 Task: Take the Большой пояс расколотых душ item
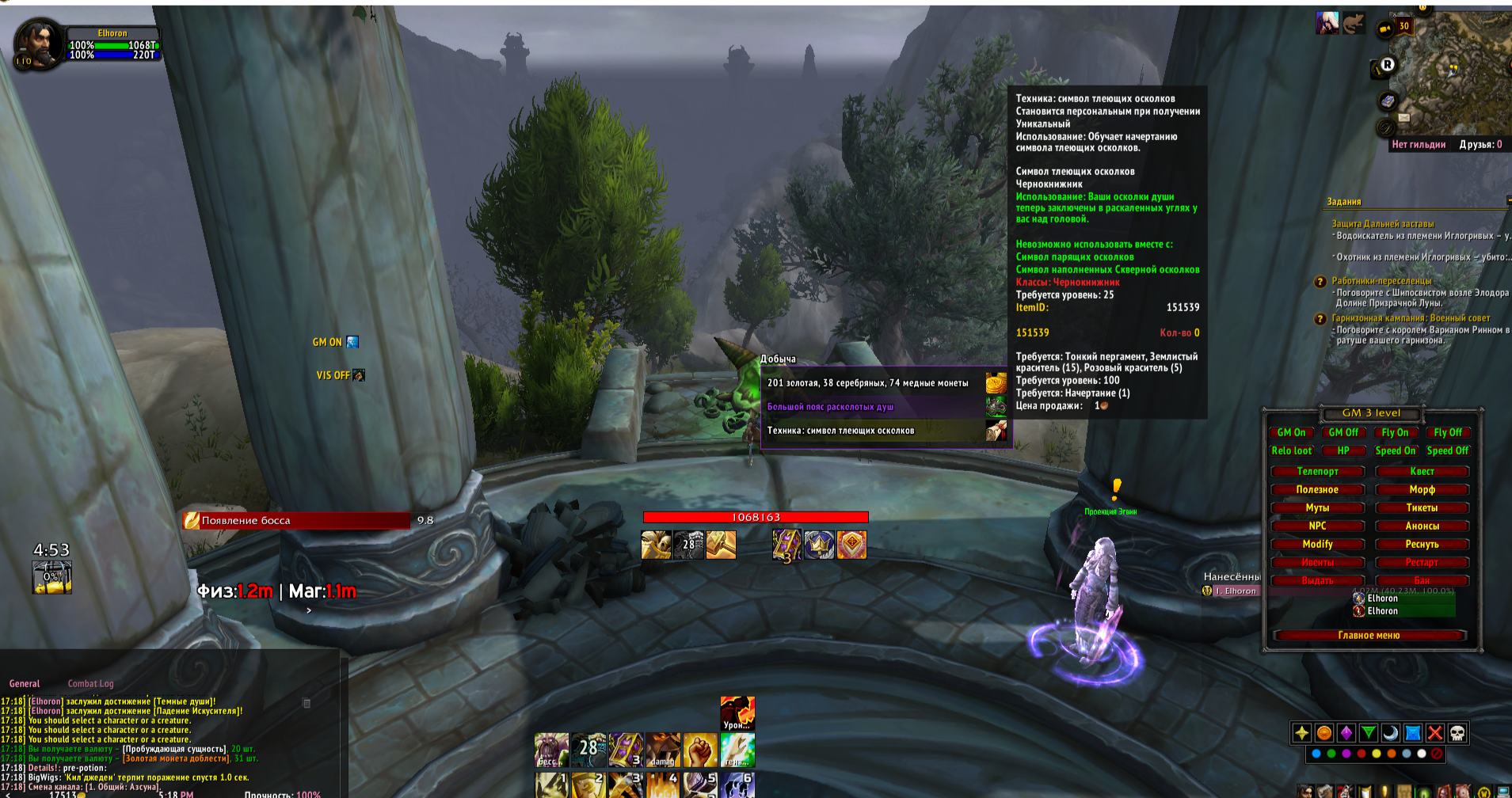coord(868,407)
